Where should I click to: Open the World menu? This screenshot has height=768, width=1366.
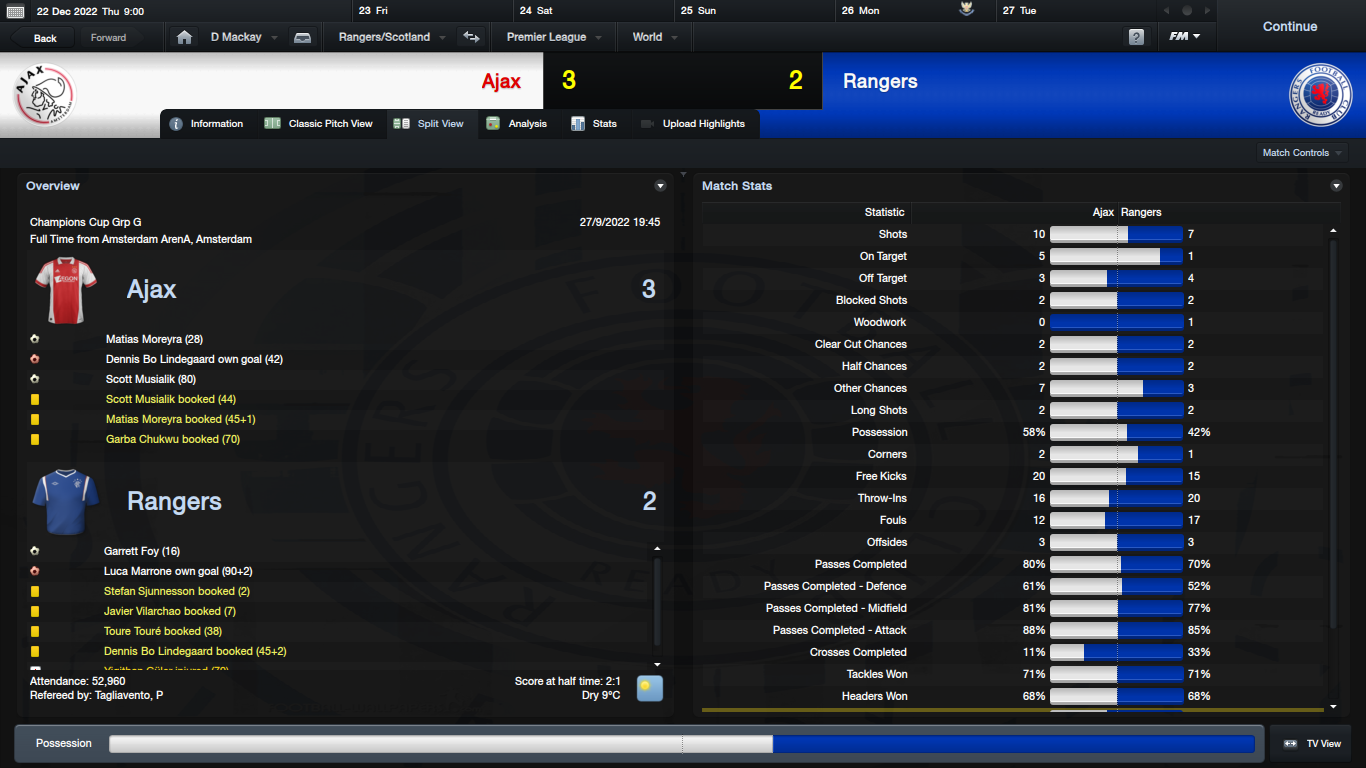point(654,37)
